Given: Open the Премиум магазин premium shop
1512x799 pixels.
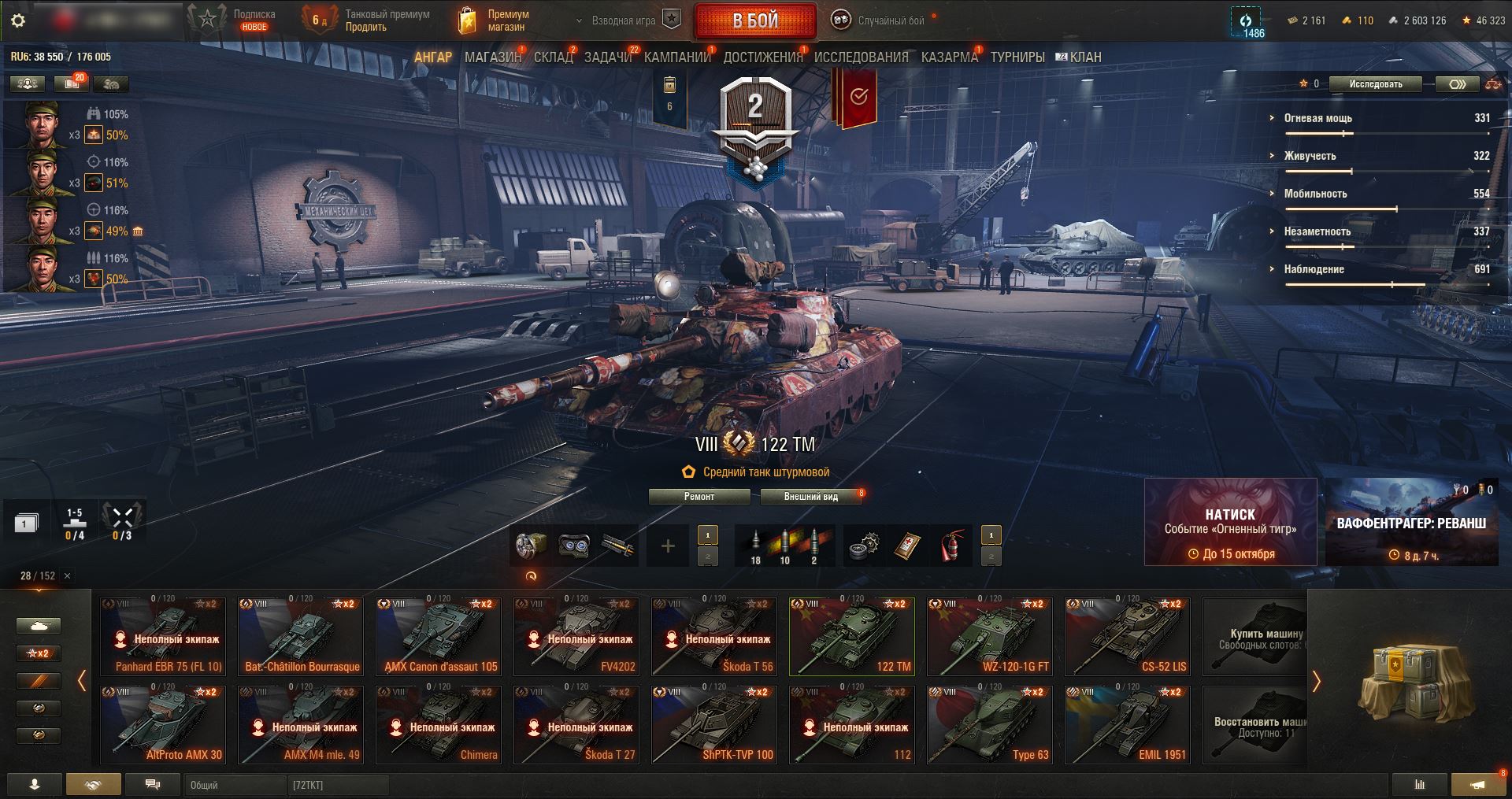Looking at the screenshot, I should click(495, 21).
